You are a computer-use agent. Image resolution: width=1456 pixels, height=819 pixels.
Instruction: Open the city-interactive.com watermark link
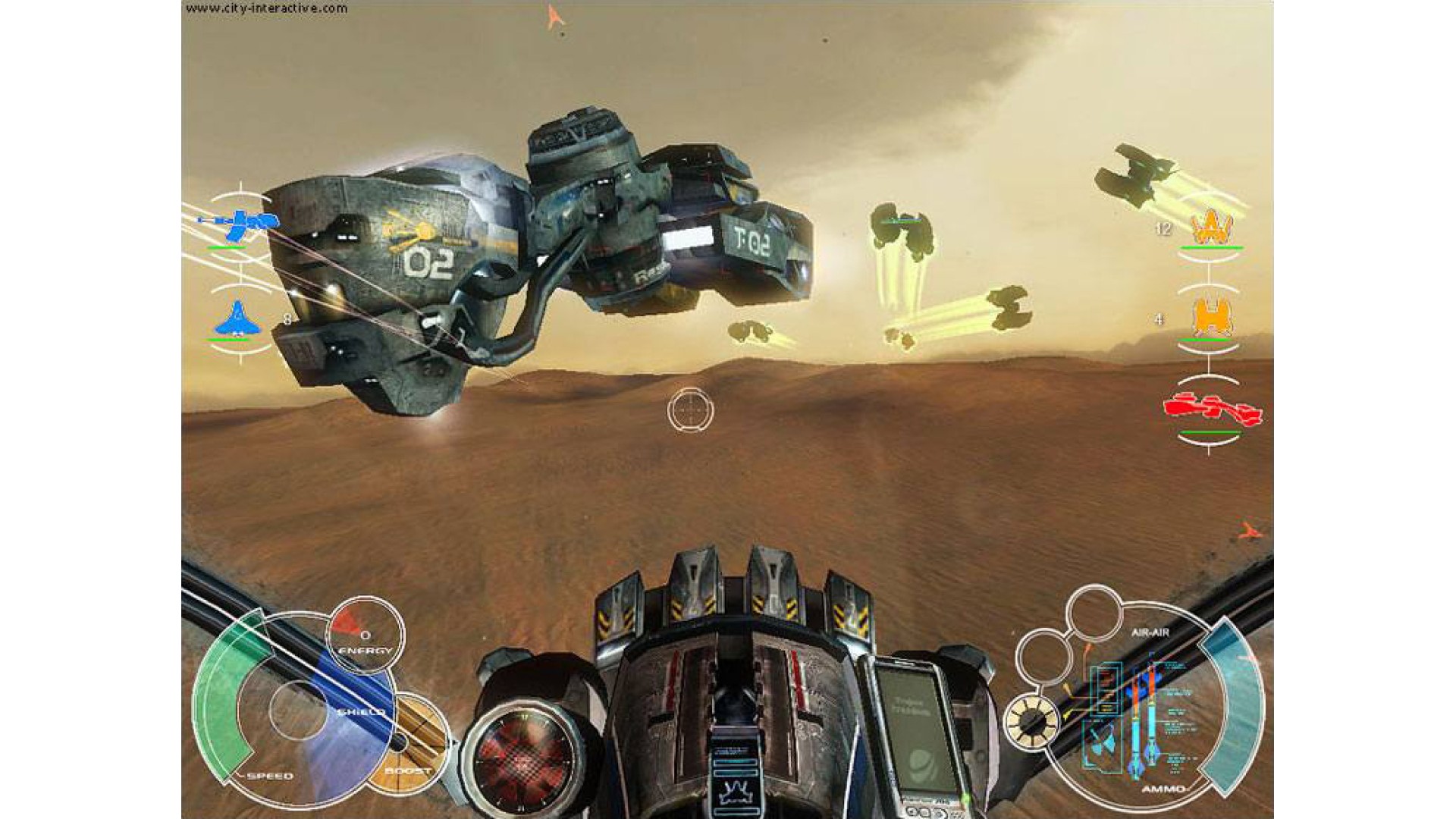coord(266,8)
